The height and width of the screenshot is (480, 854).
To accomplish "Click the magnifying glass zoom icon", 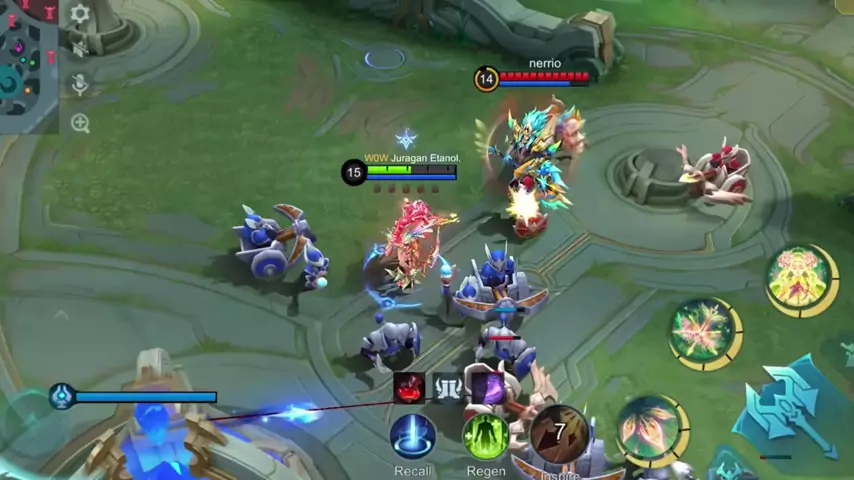I will 80,123.
